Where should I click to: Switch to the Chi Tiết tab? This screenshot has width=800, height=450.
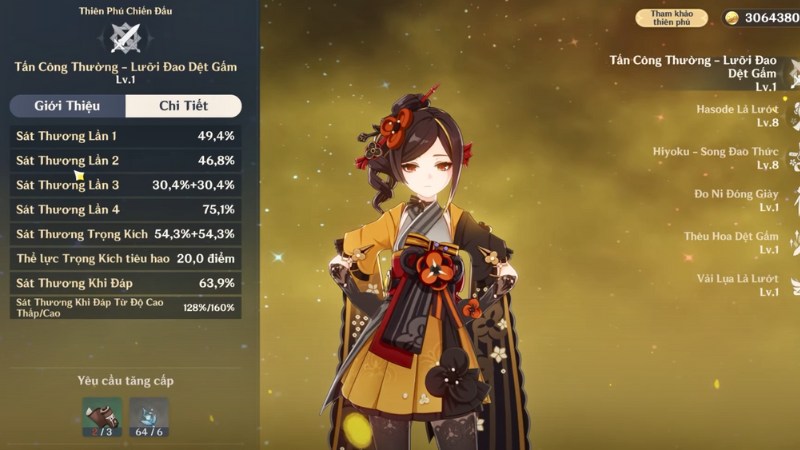click(183, 106)
